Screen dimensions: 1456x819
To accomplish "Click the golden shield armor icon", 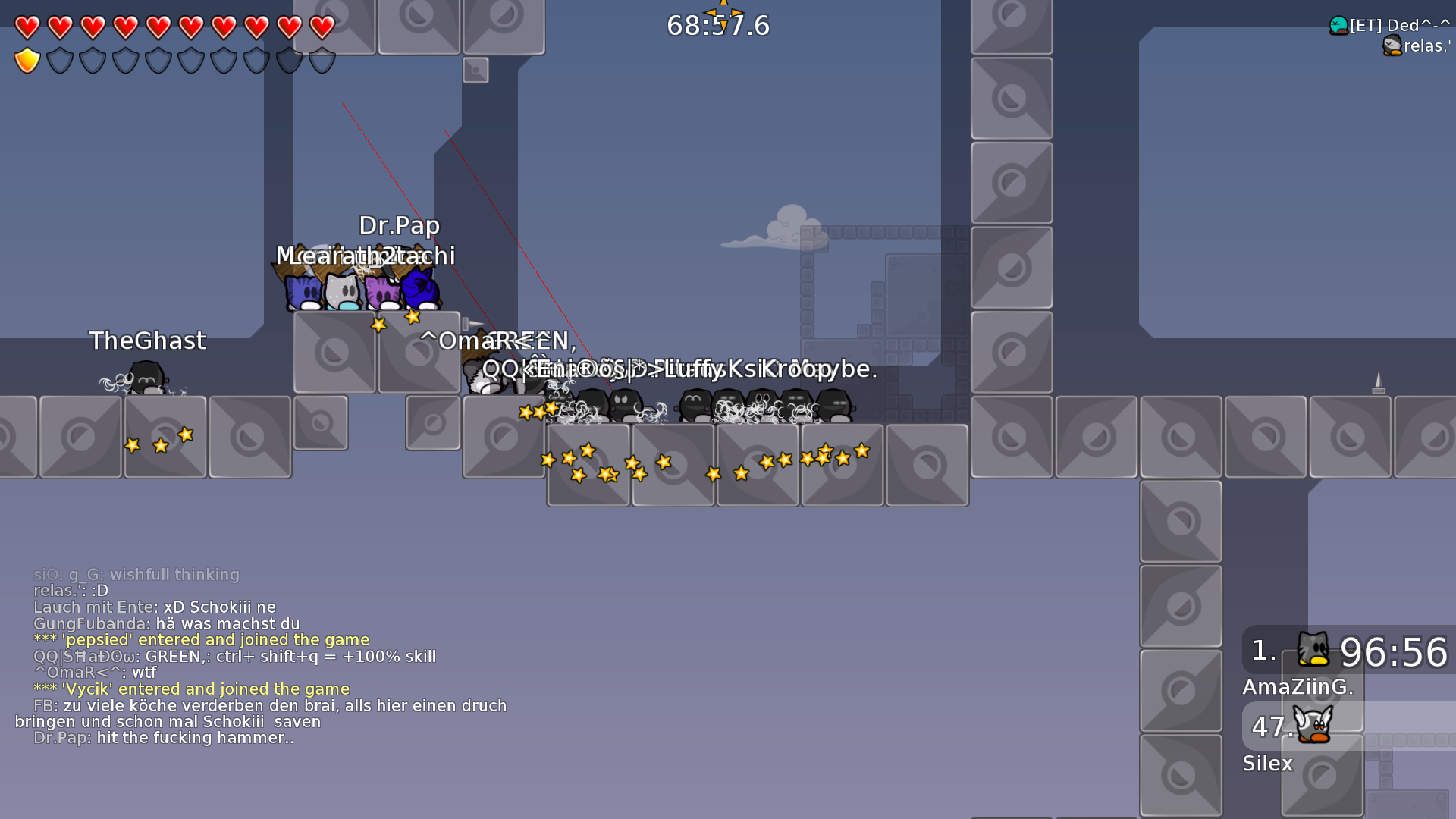I will pyautogui.click(x=25, y=58).
